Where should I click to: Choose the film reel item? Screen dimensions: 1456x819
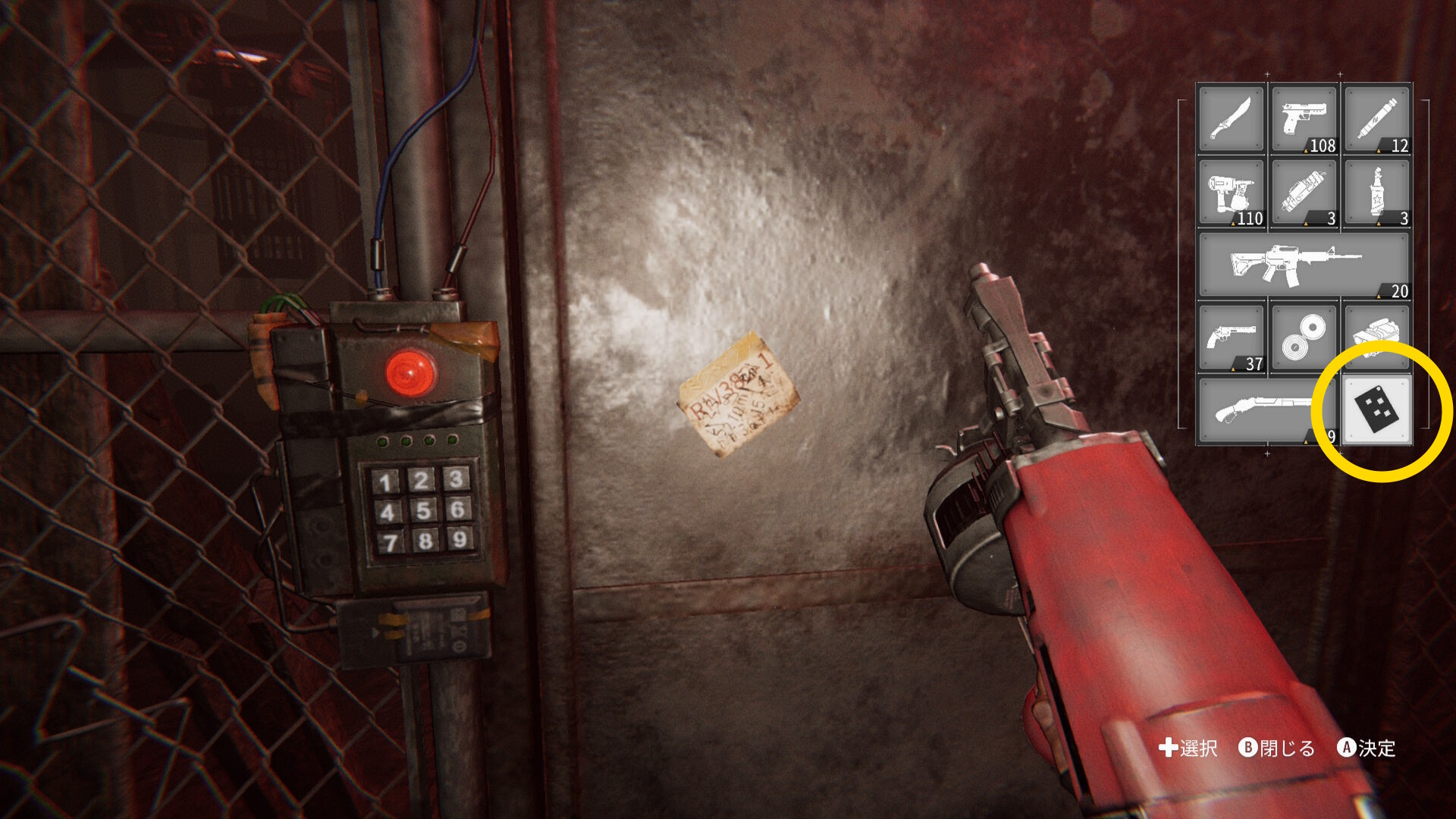tap(1304, 337)
